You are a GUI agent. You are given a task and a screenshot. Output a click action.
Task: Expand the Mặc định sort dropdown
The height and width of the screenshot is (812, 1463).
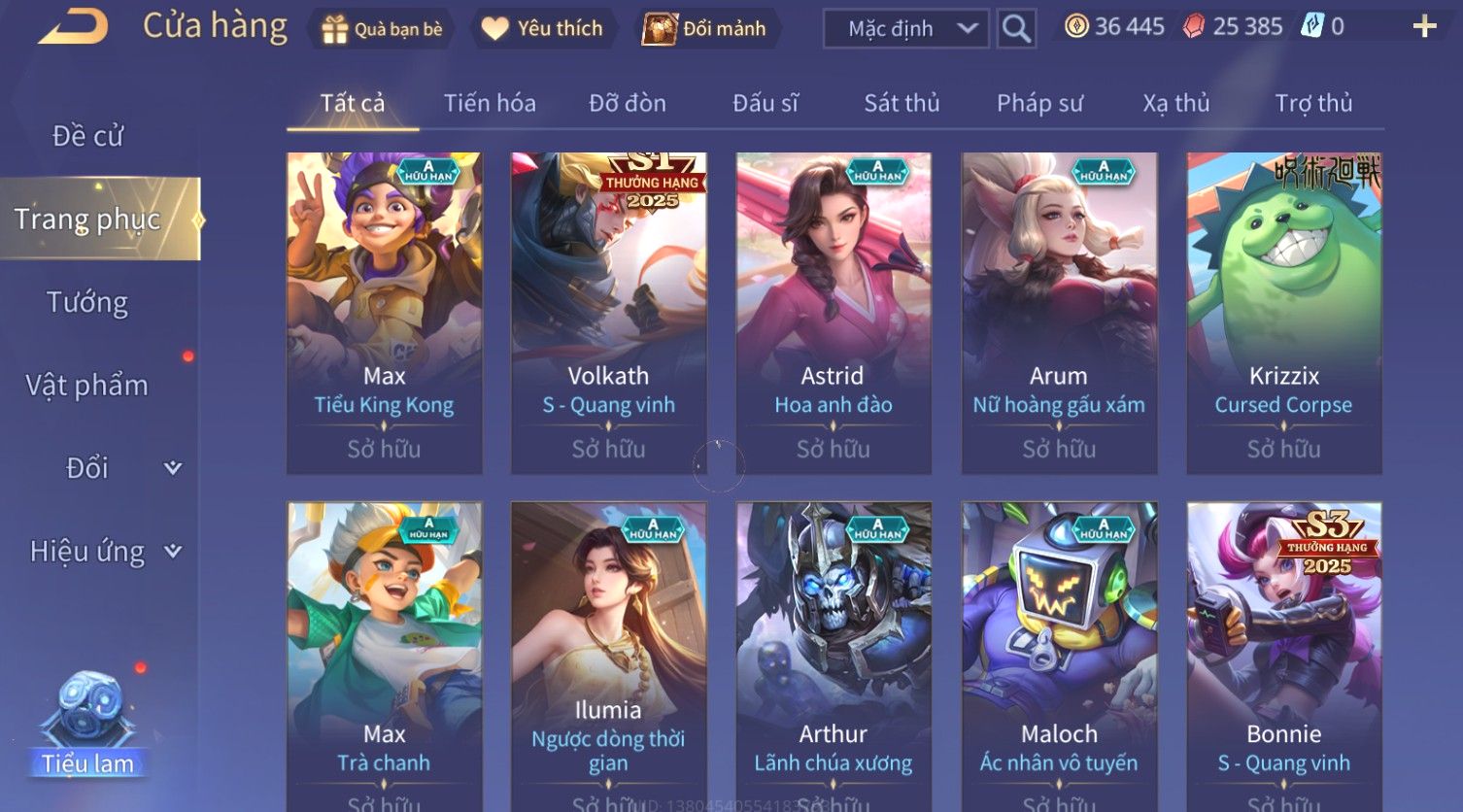point(905,29)
